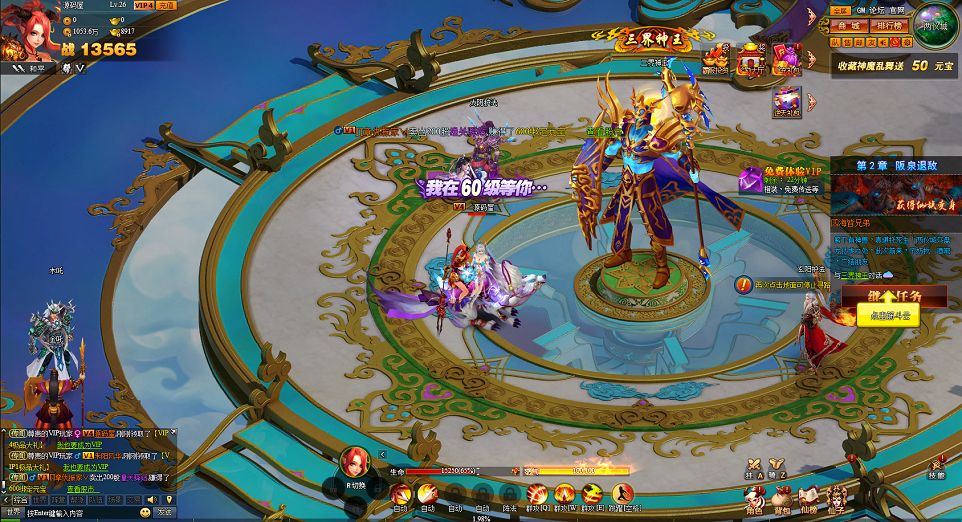The width and height of the screenshot is (962, 522).
Task: Open the 论坛 forum link
Action: click(x=877, y=9)
